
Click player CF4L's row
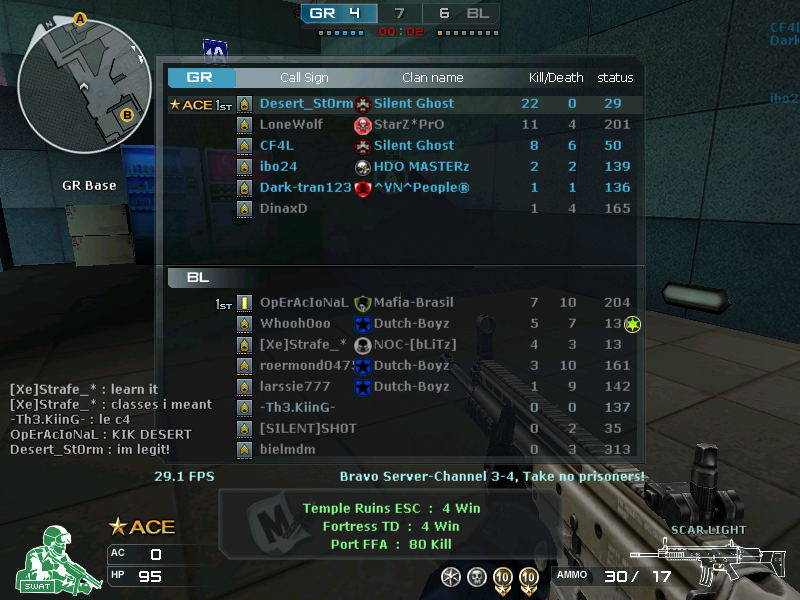pyautogui.click(x=400, y=146)
